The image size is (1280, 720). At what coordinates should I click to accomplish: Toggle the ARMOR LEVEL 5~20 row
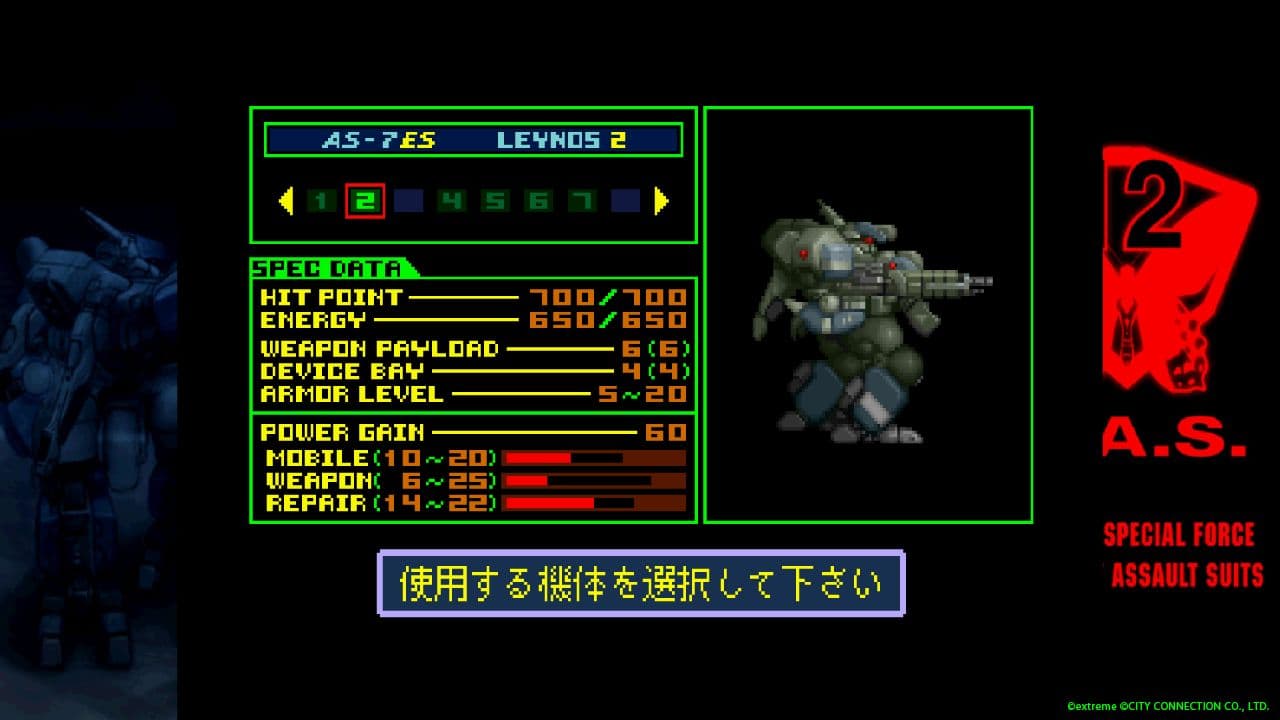470,394
